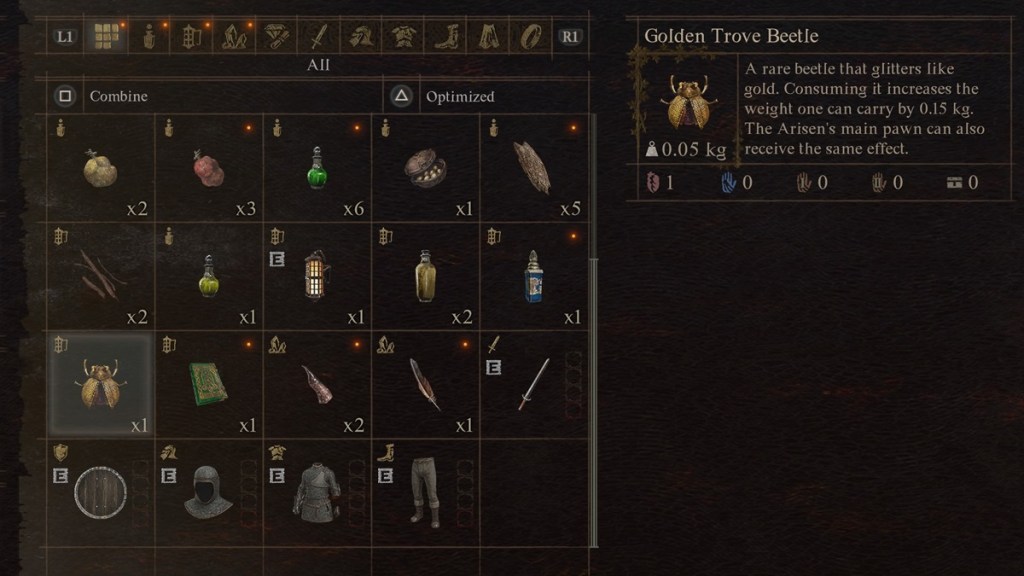Select the equipped sword slot
The image size is (1024, 576).
pos(533,385)
